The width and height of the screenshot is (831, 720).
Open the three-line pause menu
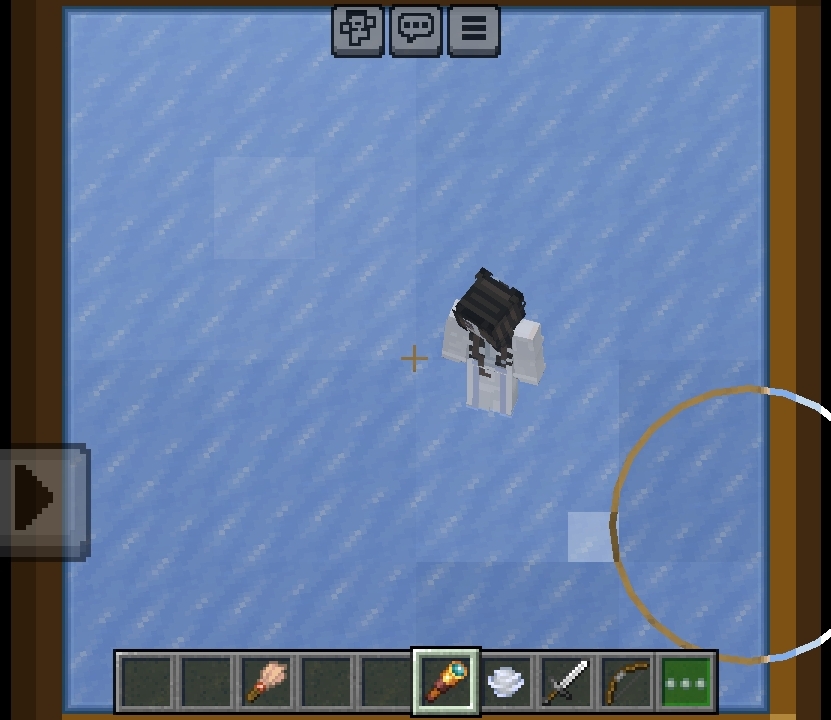coord(474,29)
